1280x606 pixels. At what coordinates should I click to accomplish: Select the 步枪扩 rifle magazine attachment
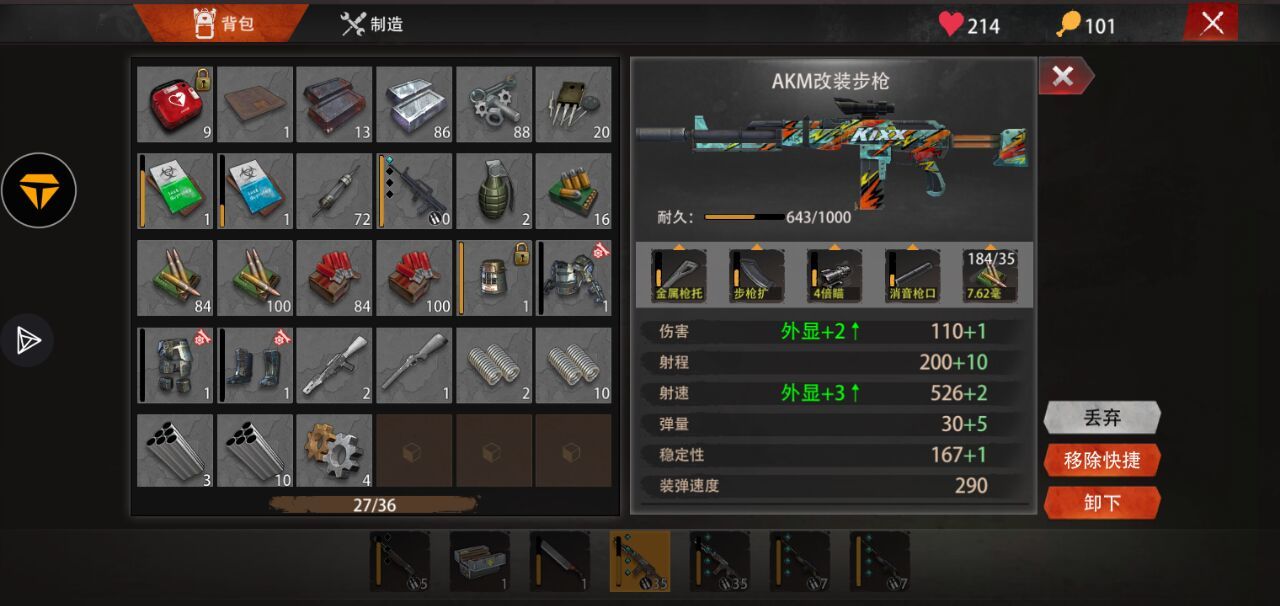757,275
